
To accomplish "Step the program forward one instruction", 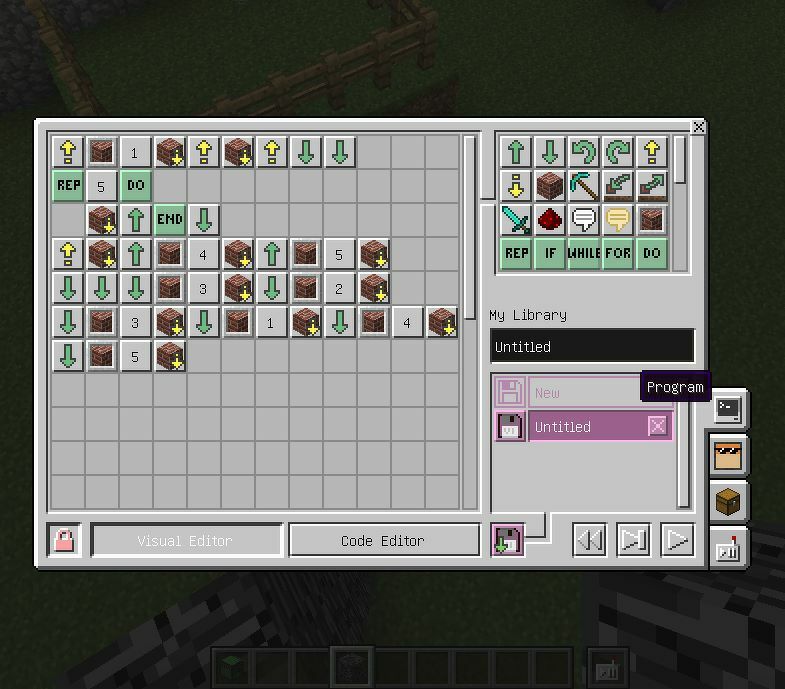I will click(634, 541).
